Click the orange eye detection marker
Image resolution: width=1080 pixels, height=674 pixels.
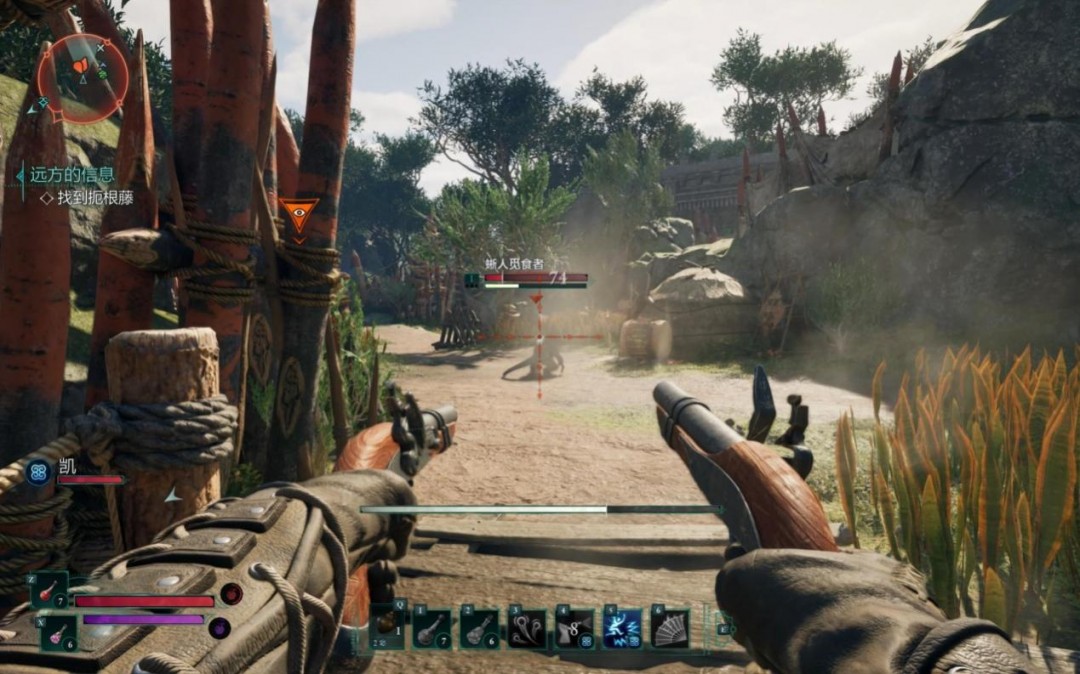click(x=298, y=215)
